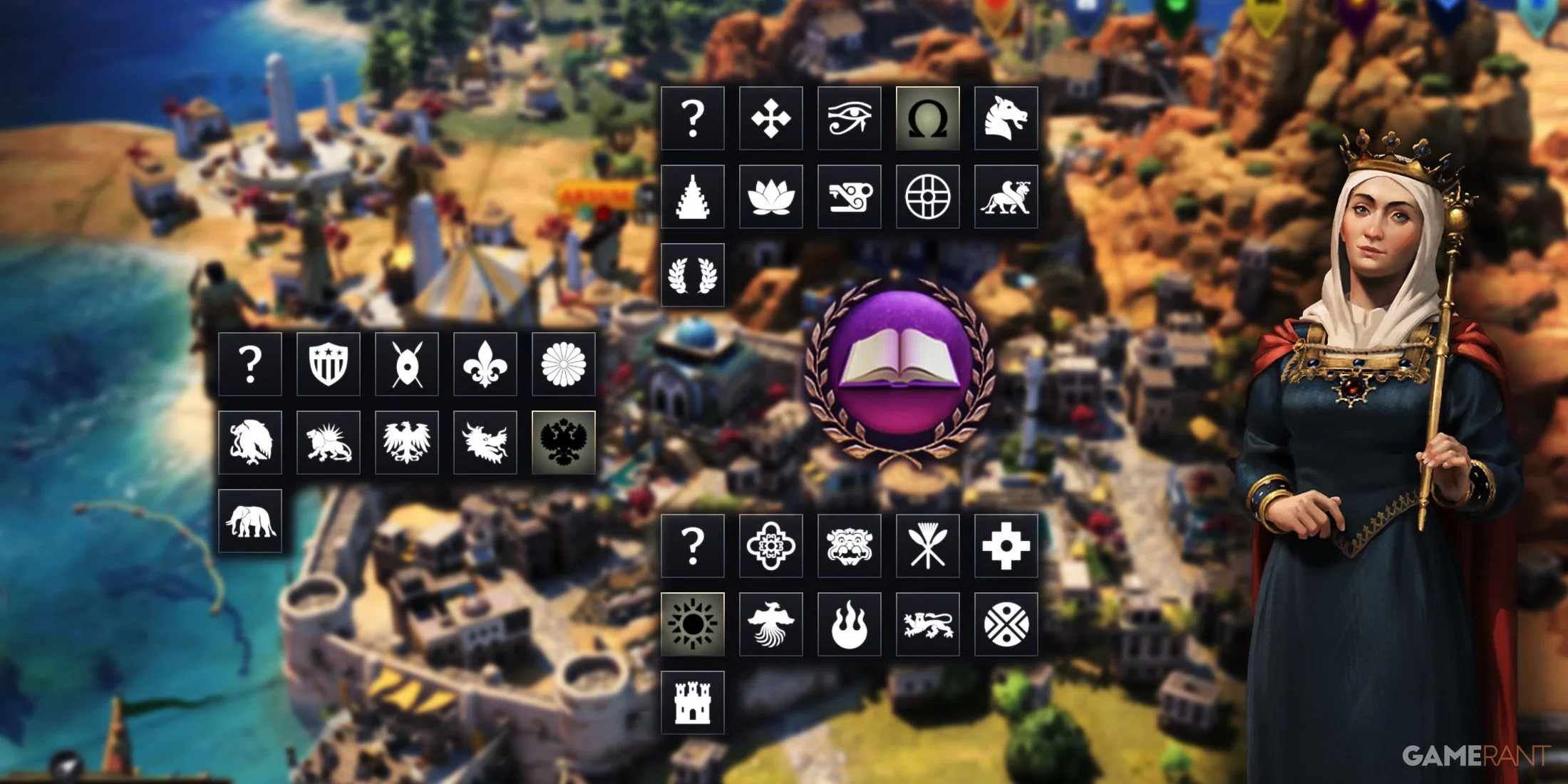Toggle the highlighted Omega Greece emblem
The image size is (1568, 784).
coord(930,118)
